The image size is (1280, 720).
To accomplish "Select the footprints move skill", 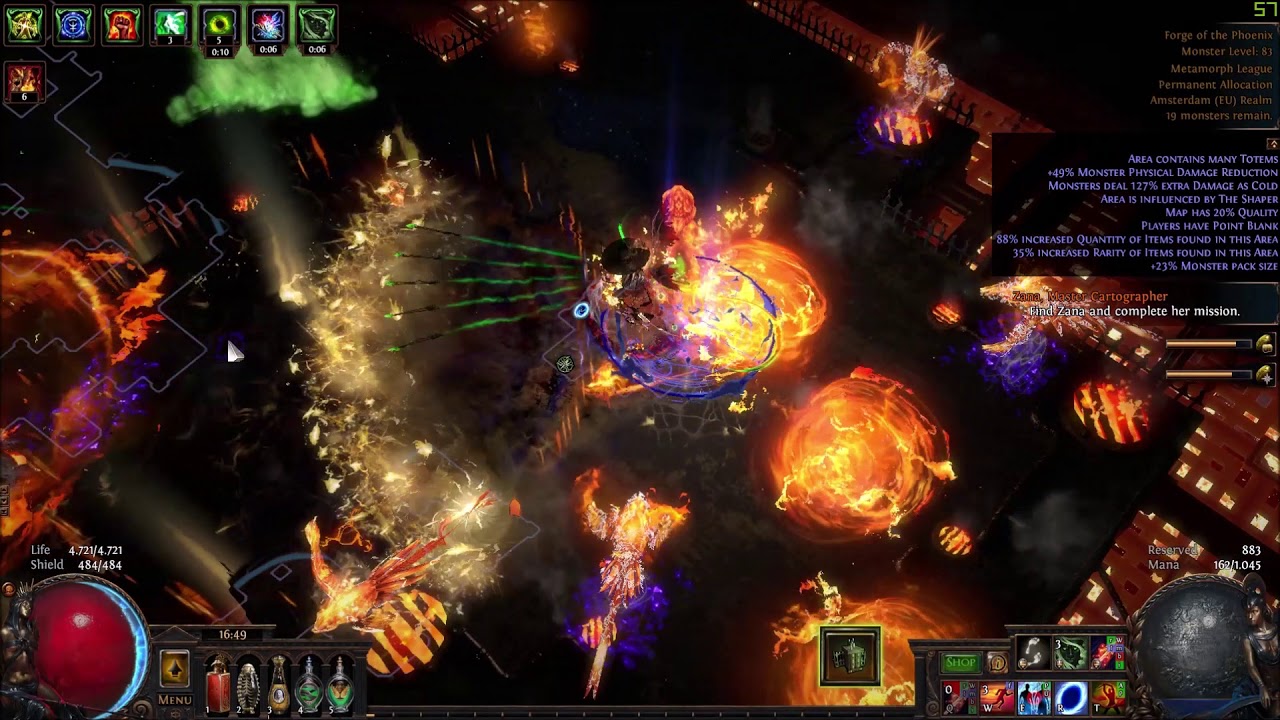I will point(1033,654).
